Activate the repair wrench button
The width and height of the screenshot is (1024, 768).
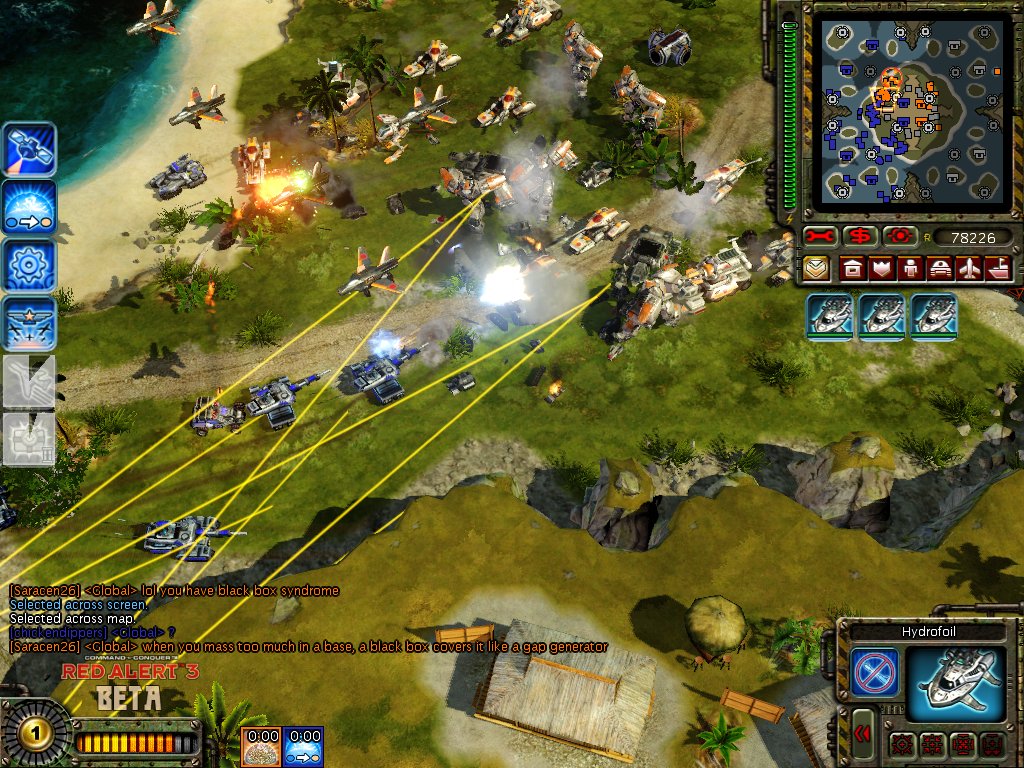pyautogui.click(x=820, y=237)
